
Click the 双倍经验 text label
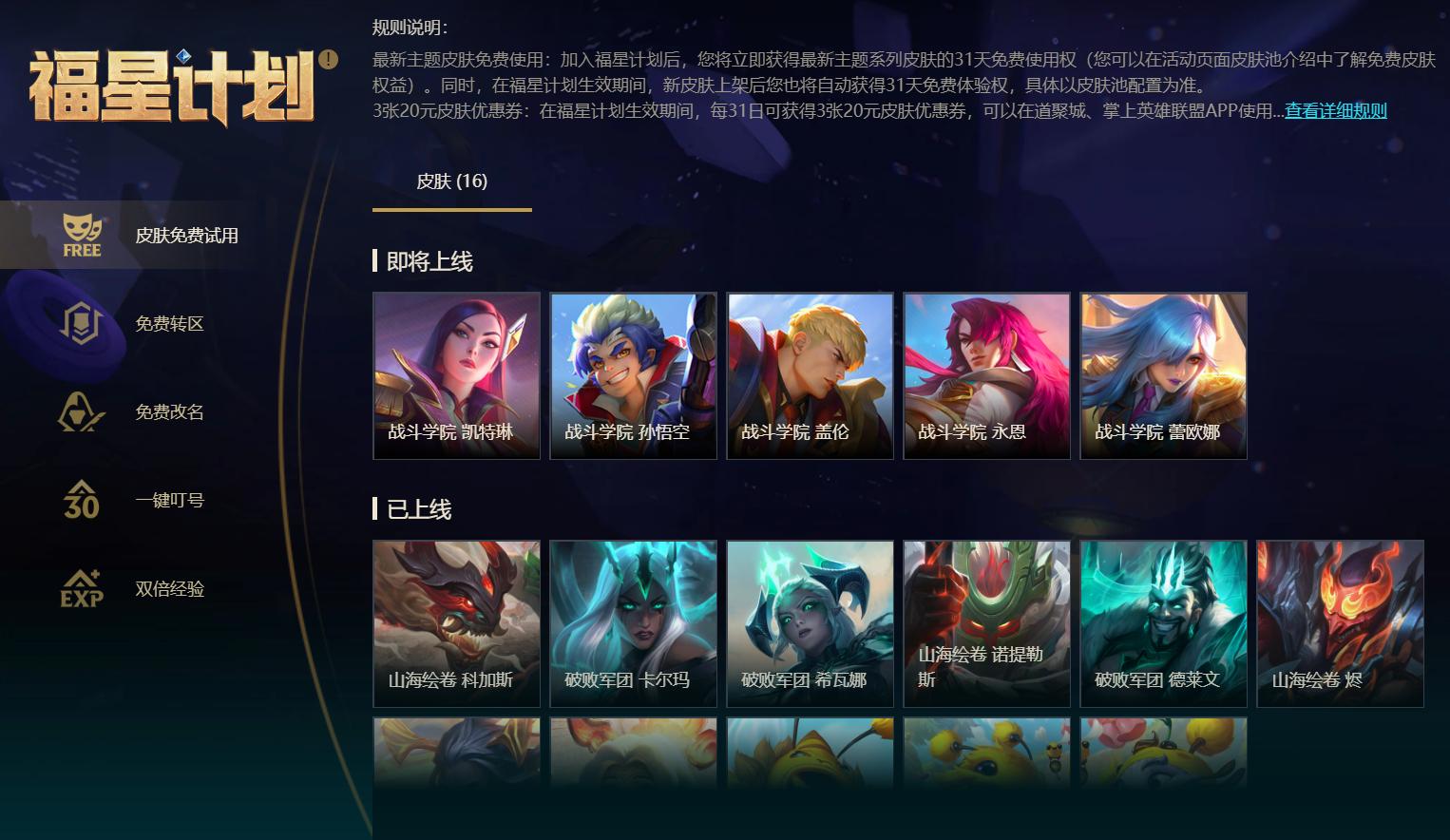(x=168, y=589)
